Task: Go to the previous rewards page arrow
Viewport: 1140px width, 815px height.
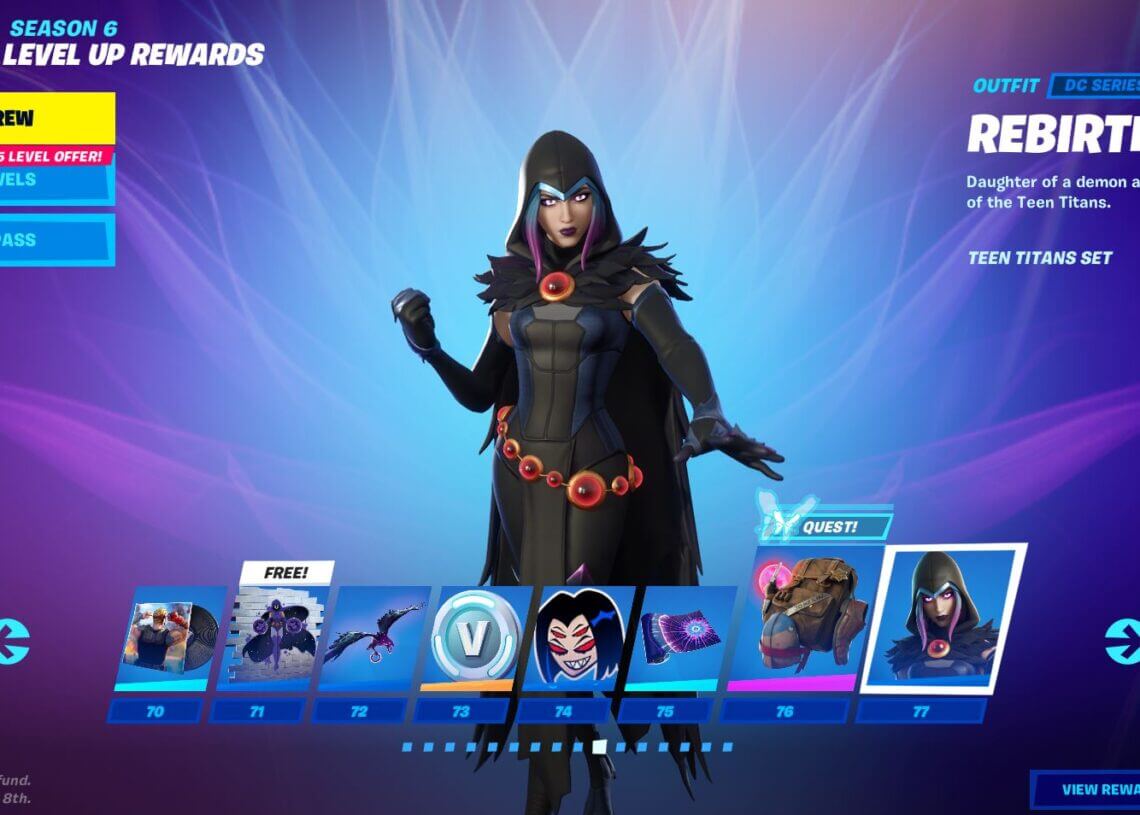Action: [14, 641]
